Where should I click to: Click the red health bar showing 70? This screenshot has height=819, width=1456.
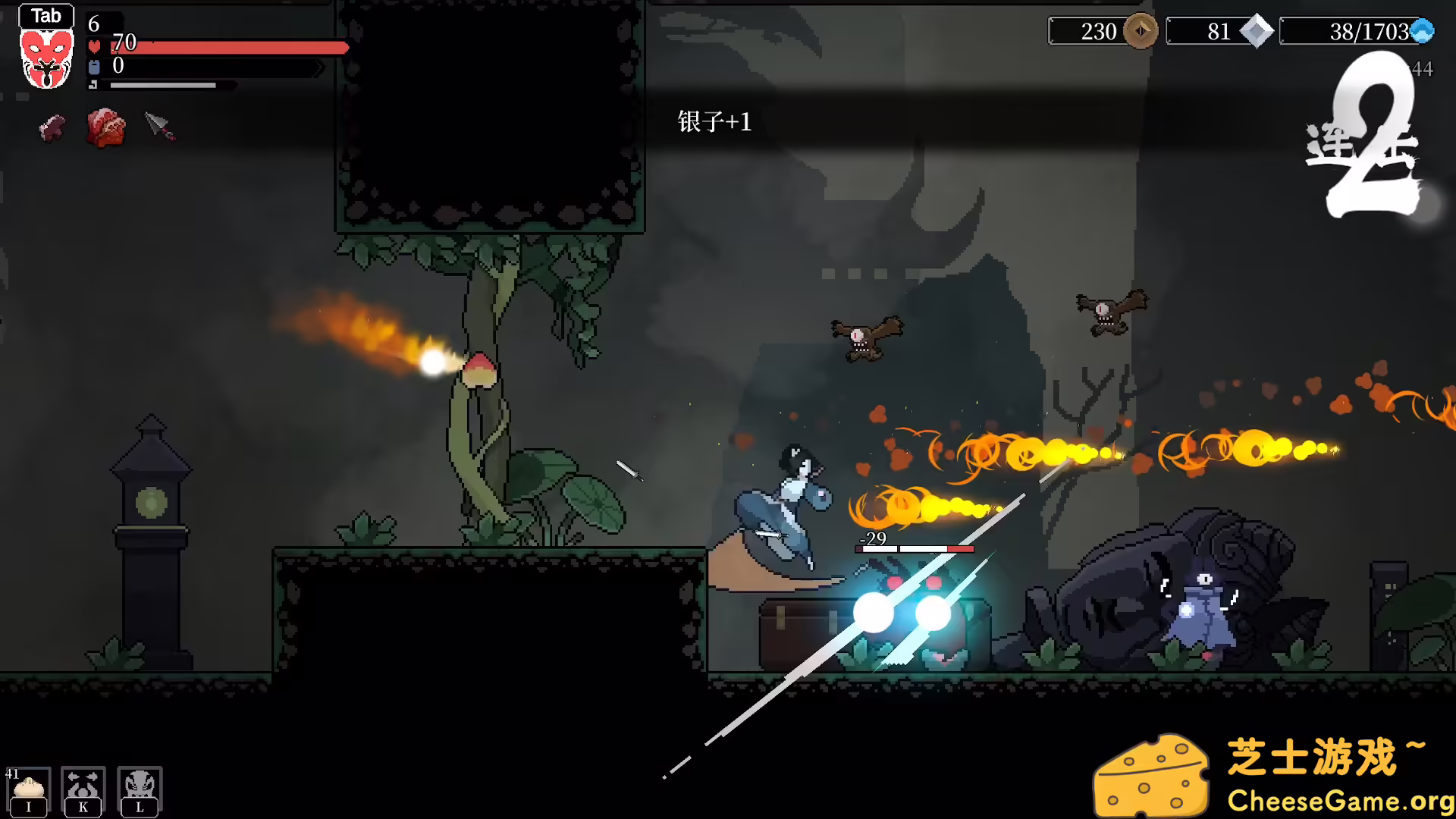pos(227,49)
